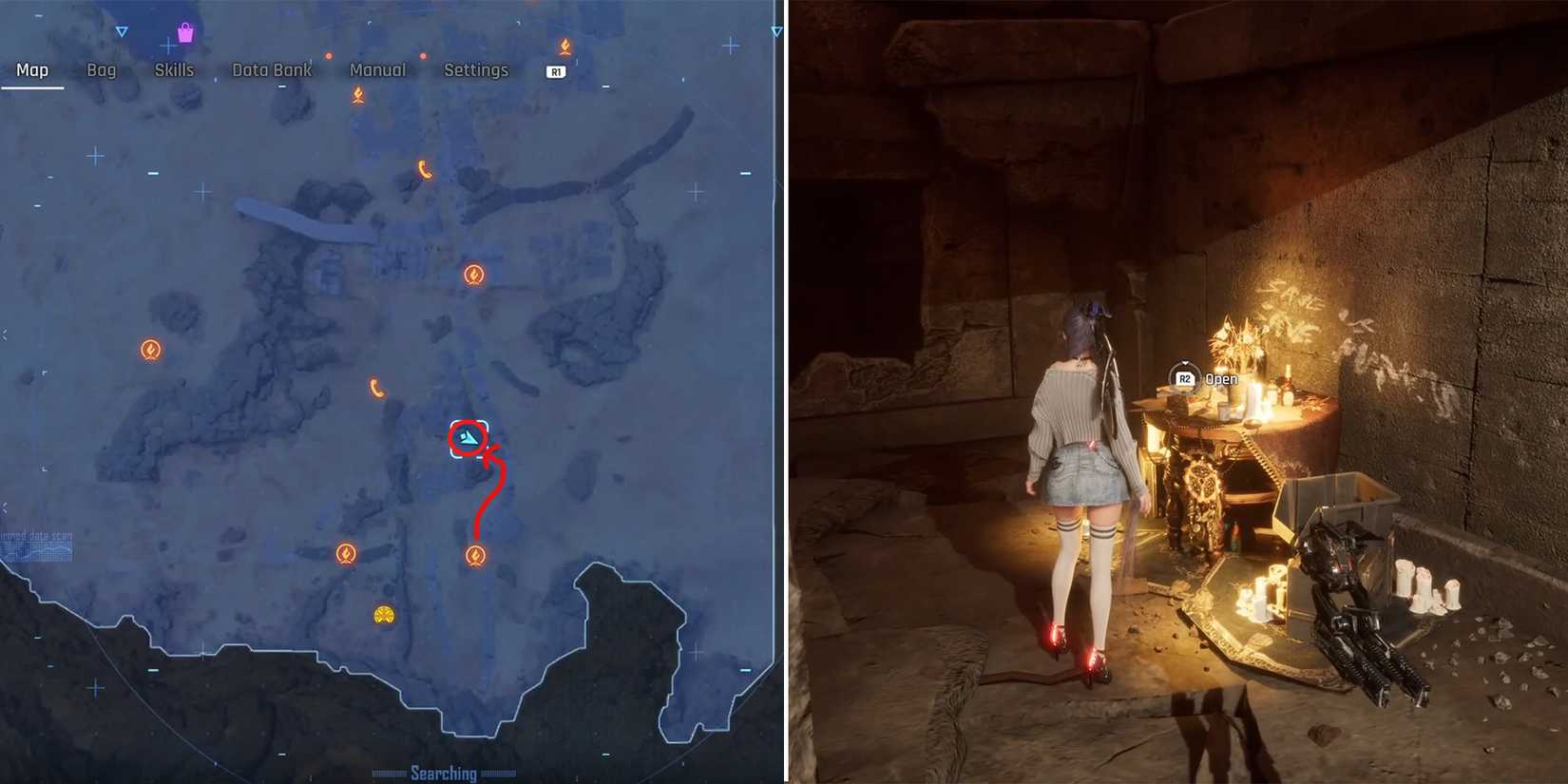Click the orange telephone icon near map center
1568x784 pixels.
(x=379, y=388)
